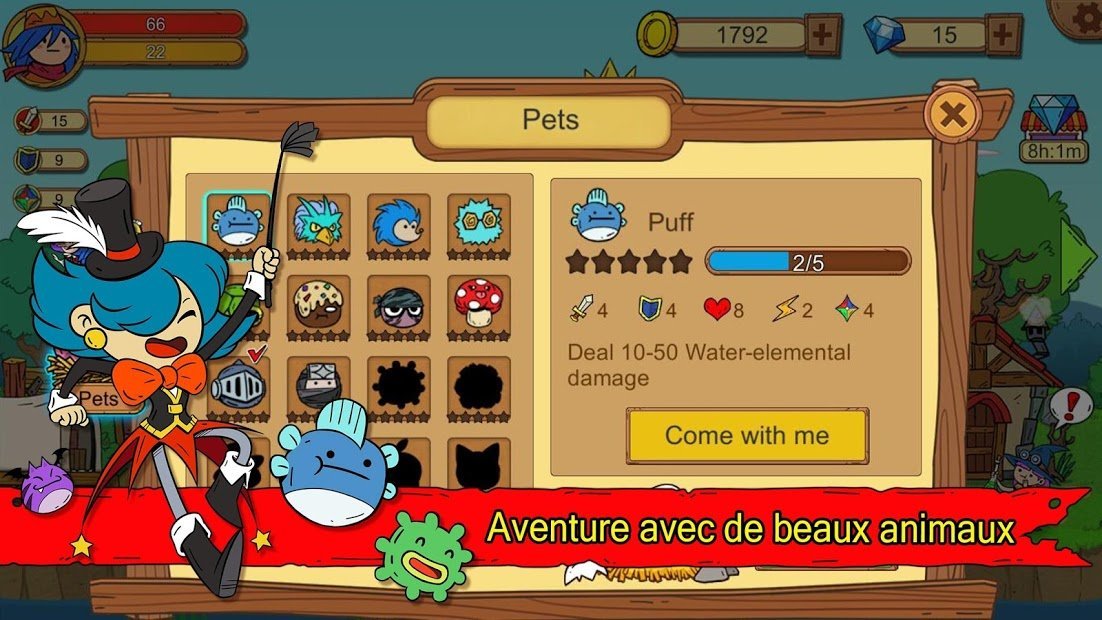
Task: Select the dark ninja pet
Action: click(318, 384)
